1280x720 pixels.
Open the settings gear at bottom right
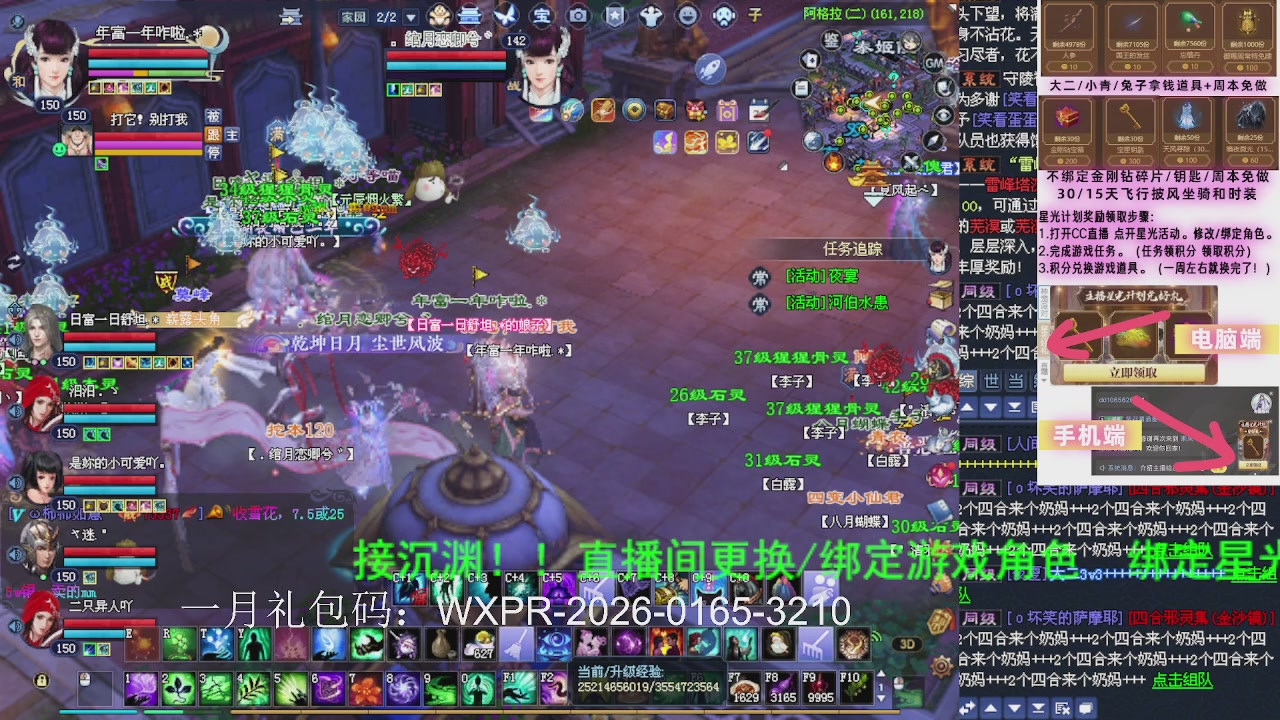coord(942,668)
